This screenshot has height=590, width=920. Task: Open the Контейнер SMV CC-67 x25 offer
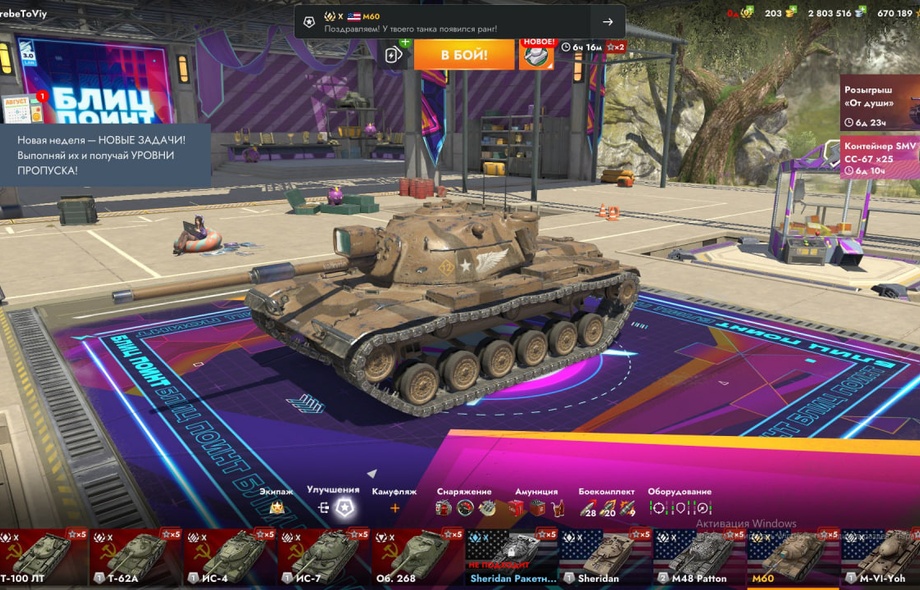(x=880, y=158)
